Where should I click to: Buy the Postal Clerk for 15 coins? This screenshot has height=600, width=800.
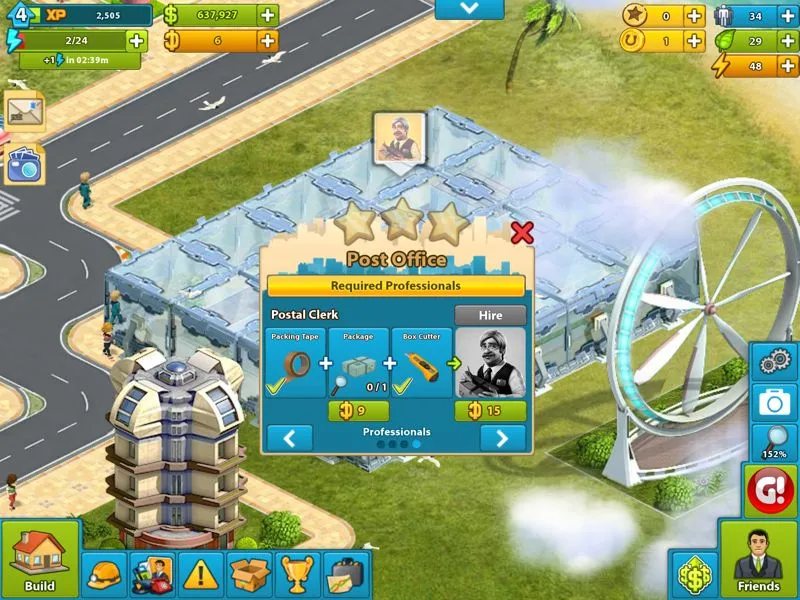click(x=490, y=410)
